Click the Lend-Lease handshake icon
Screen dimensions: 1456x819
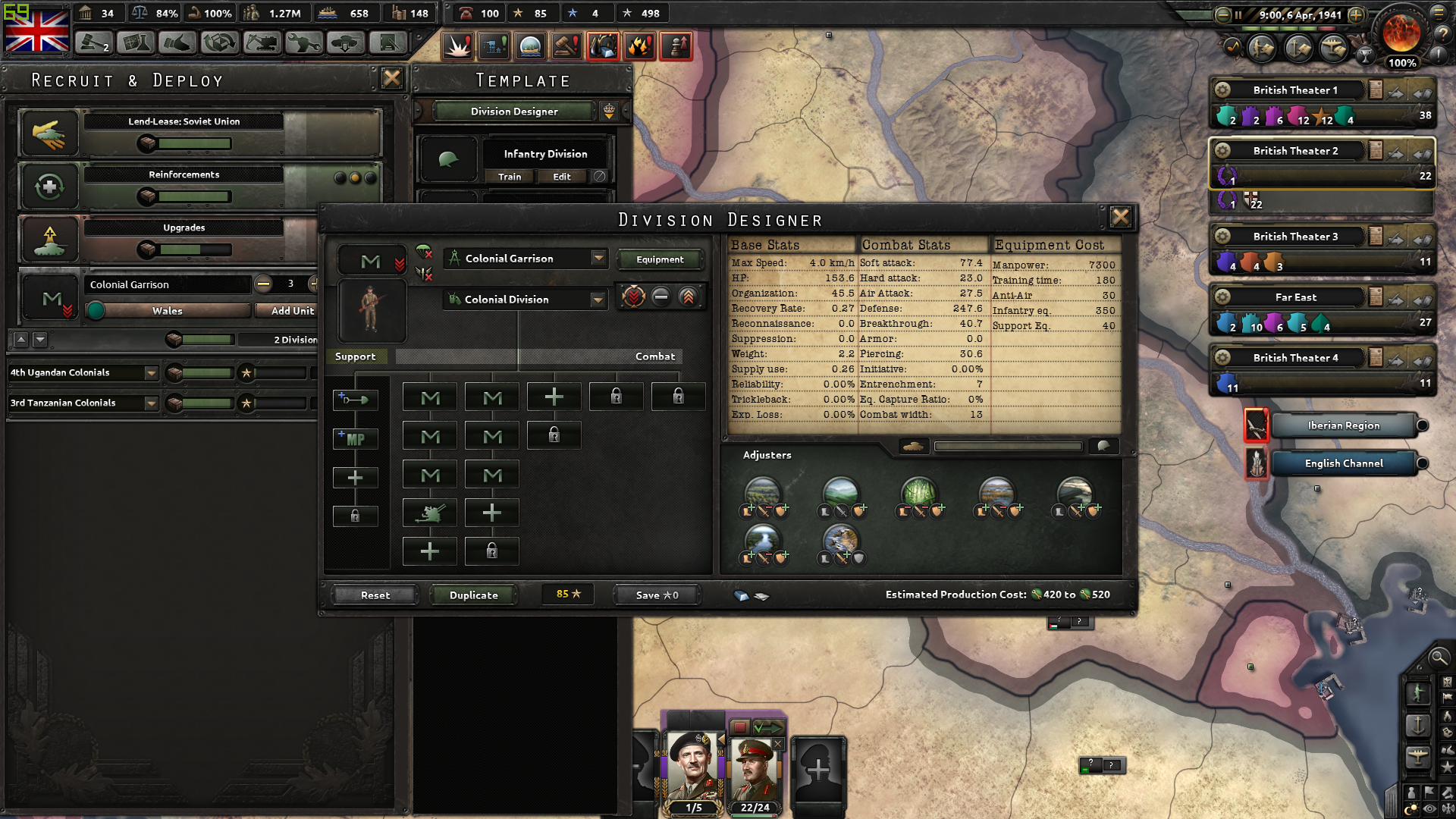[49, 133]
